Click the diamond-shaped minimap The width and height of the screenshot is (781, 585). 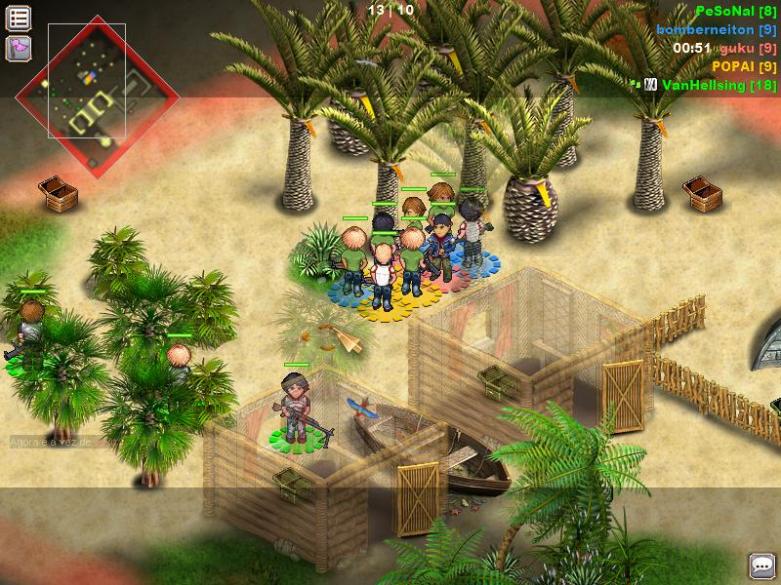(x=96, y=97)
